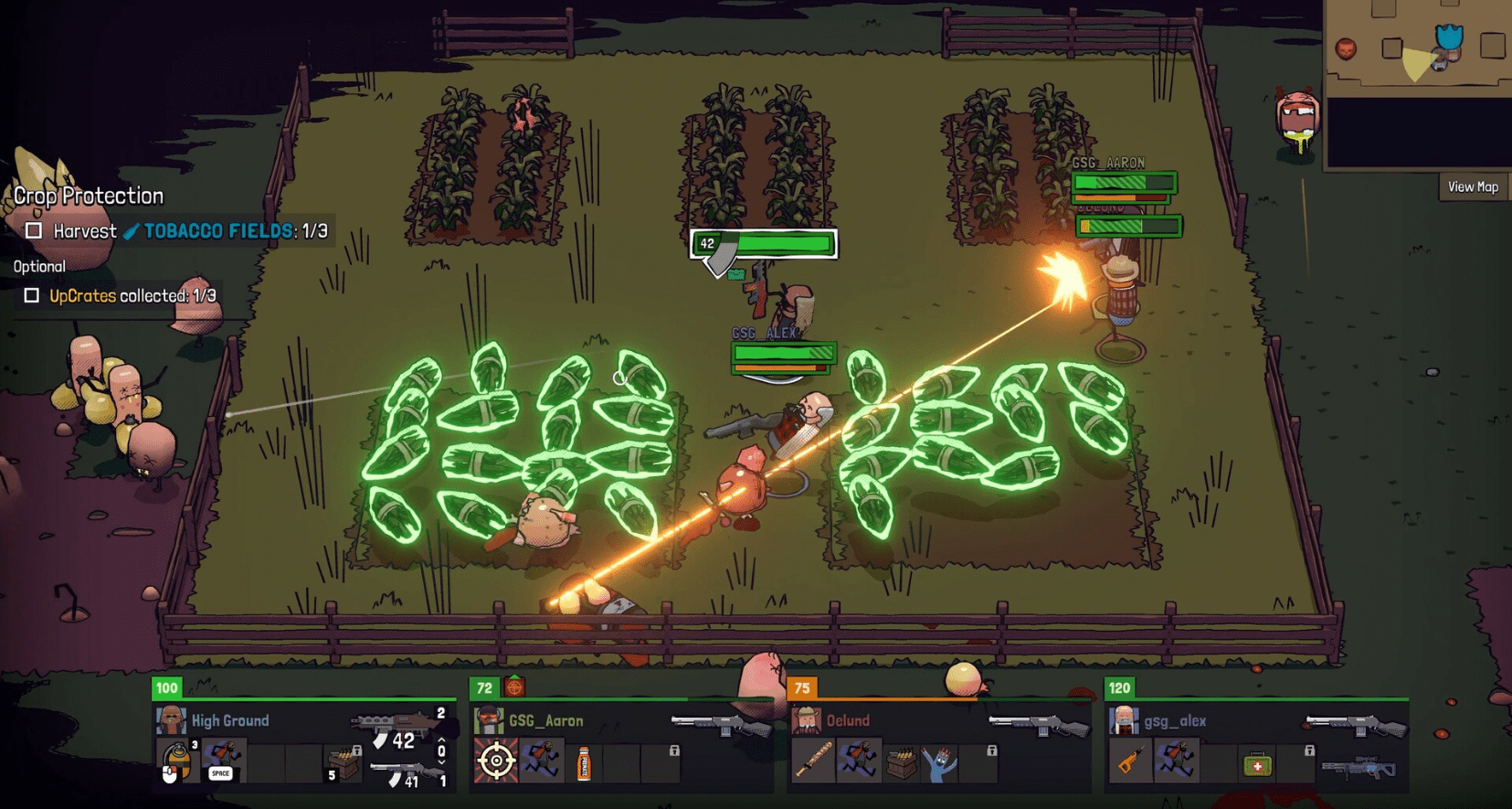Image resolution: width=1512 pixels, height=809 pixels.
Task: Select High Ground's grenade item icon
Action: (x=178, y=761)
